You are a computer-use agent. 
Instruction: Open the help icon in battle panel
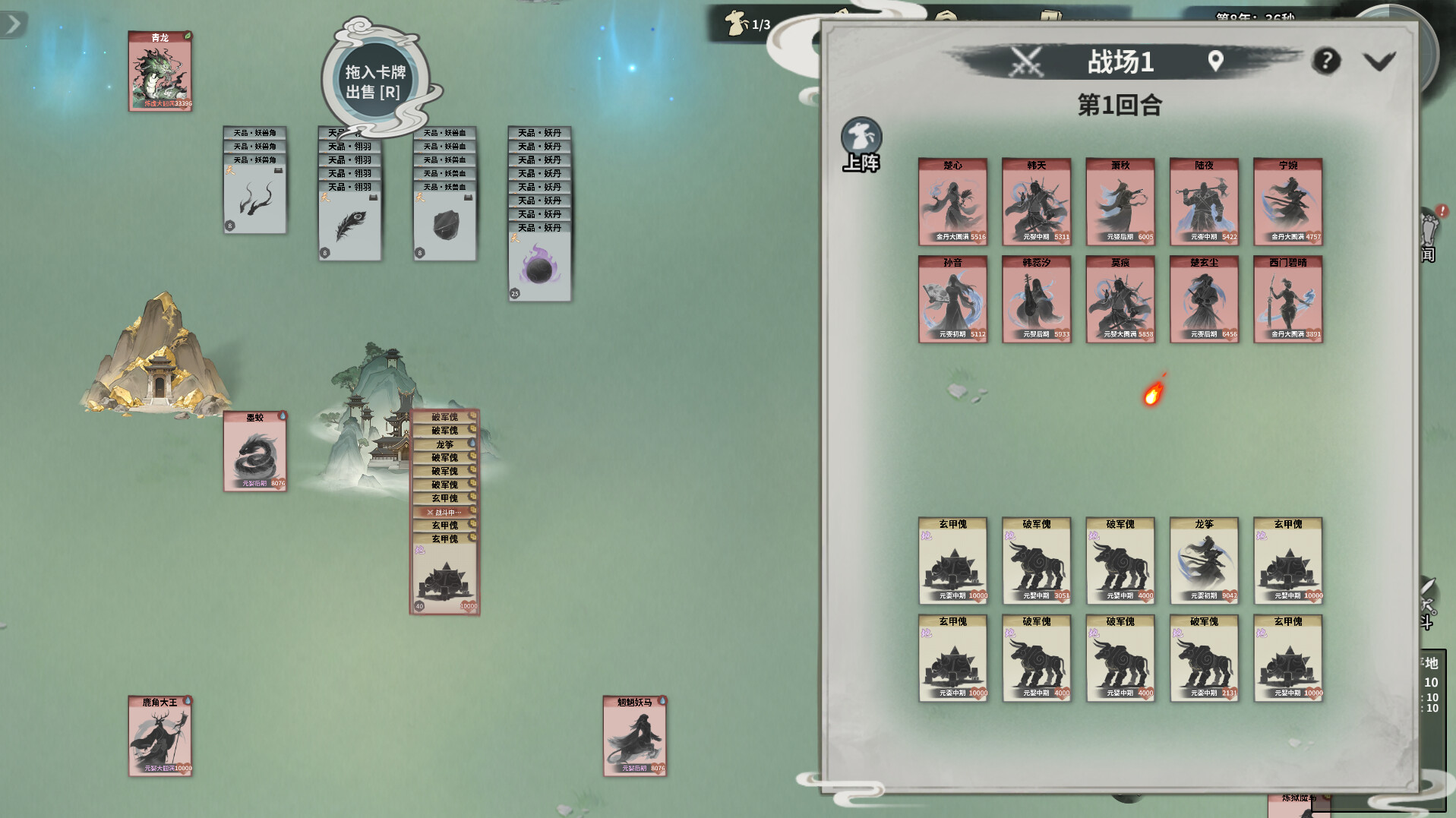point(1327,62)
